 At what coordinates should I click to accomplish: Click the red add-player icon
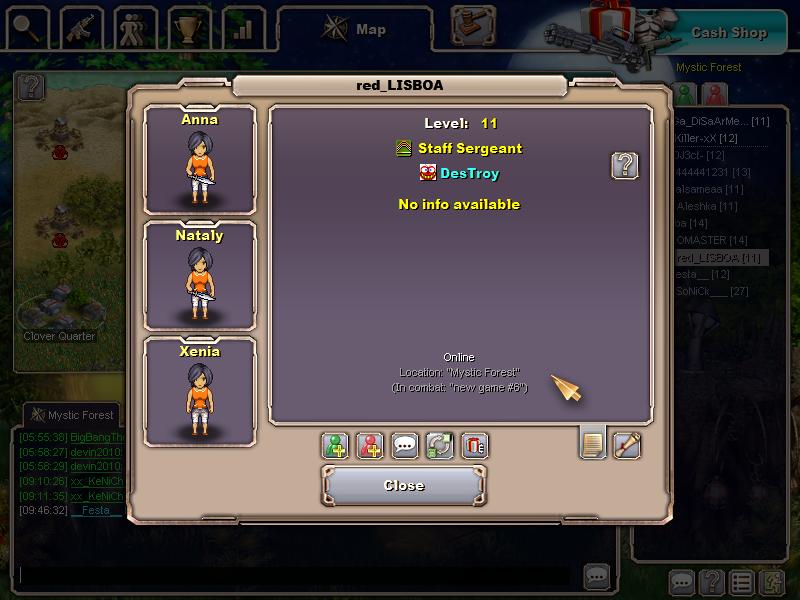pos(370,446)
